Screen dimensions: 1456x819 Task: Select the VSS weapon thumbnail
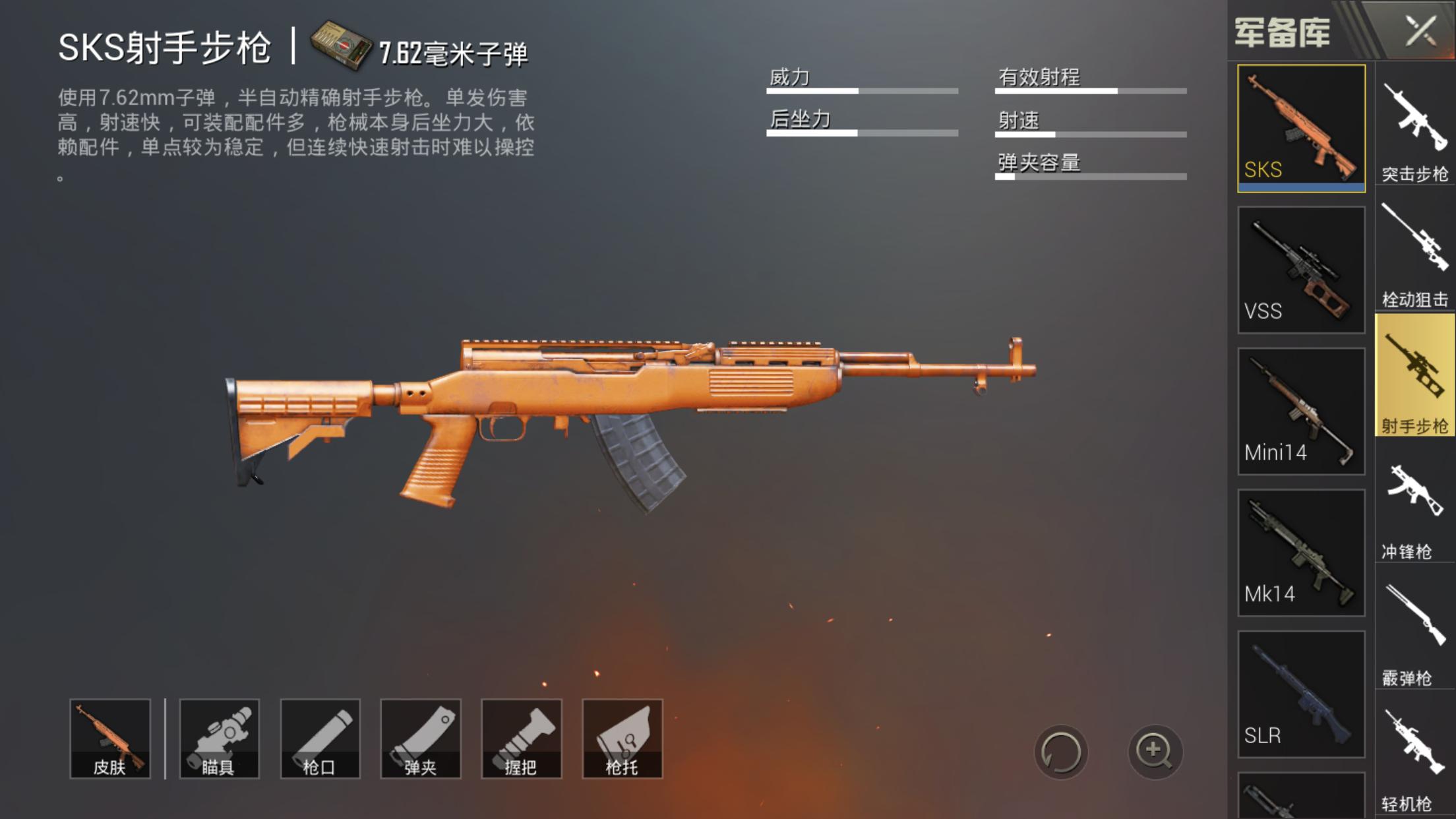[x=1302, y=268]
